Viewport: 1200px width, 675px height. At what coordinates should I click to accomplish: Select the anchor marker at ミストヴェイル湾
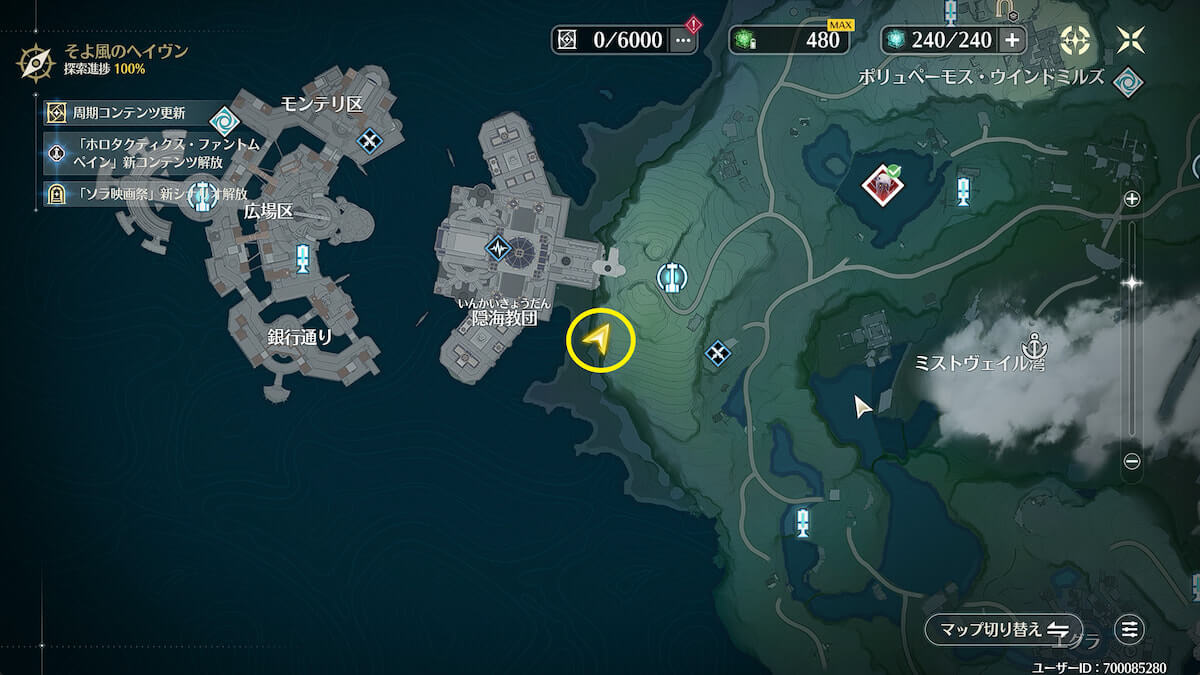point(1031,346)
